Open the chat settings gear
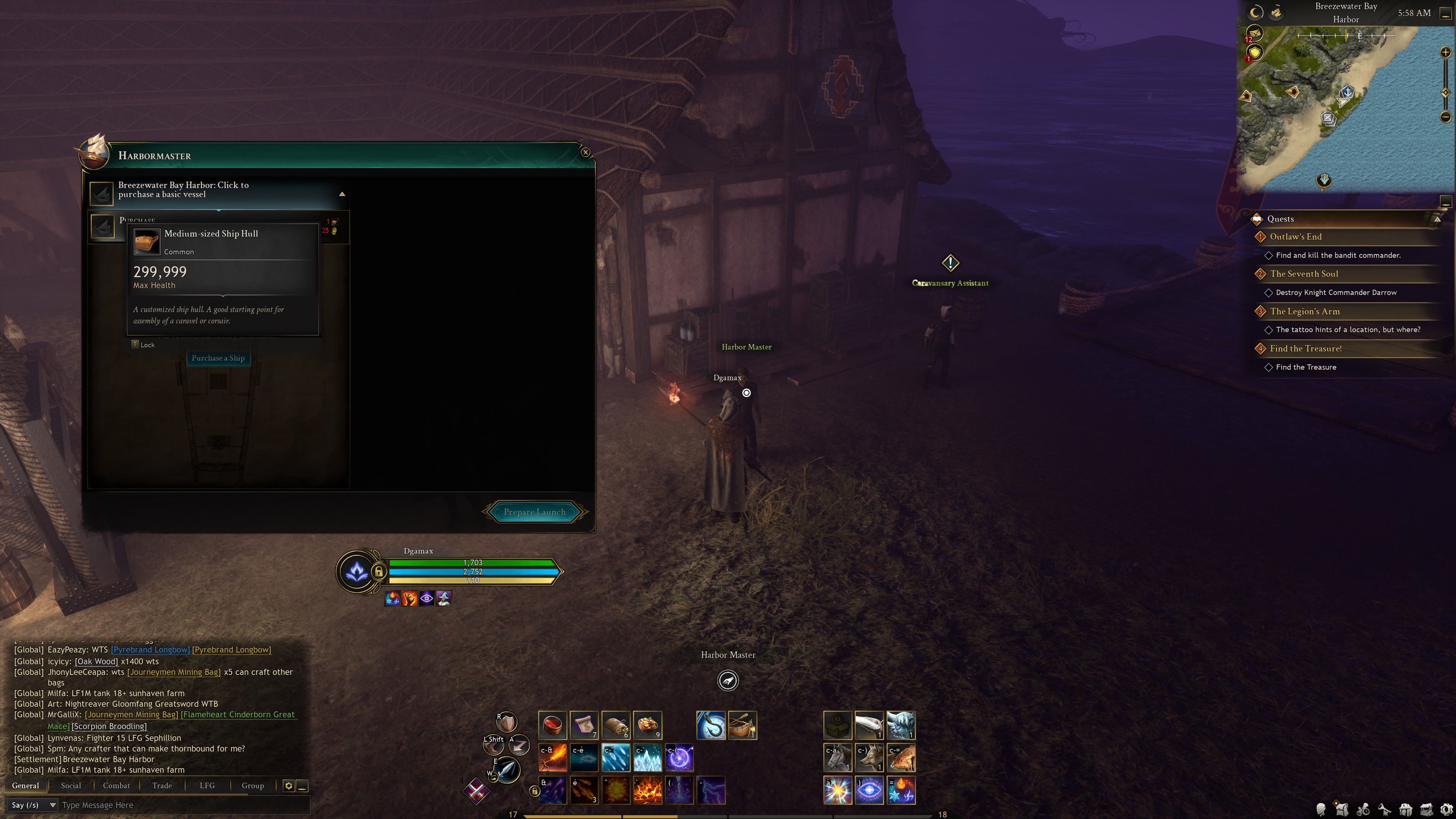Screen dimensions: 1456x819 tap(288, 786)
